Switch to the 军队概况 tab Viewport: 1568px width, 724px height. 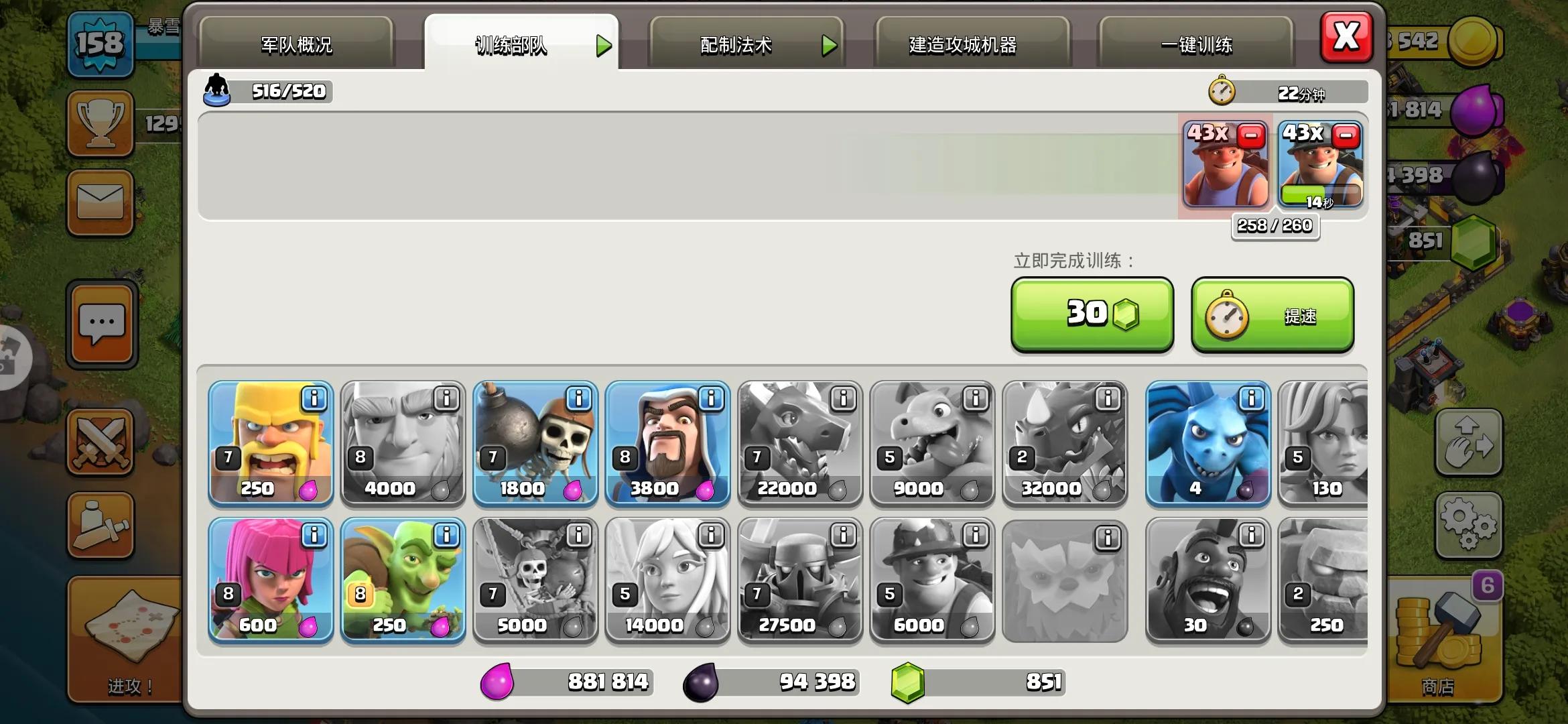[296, 44]
